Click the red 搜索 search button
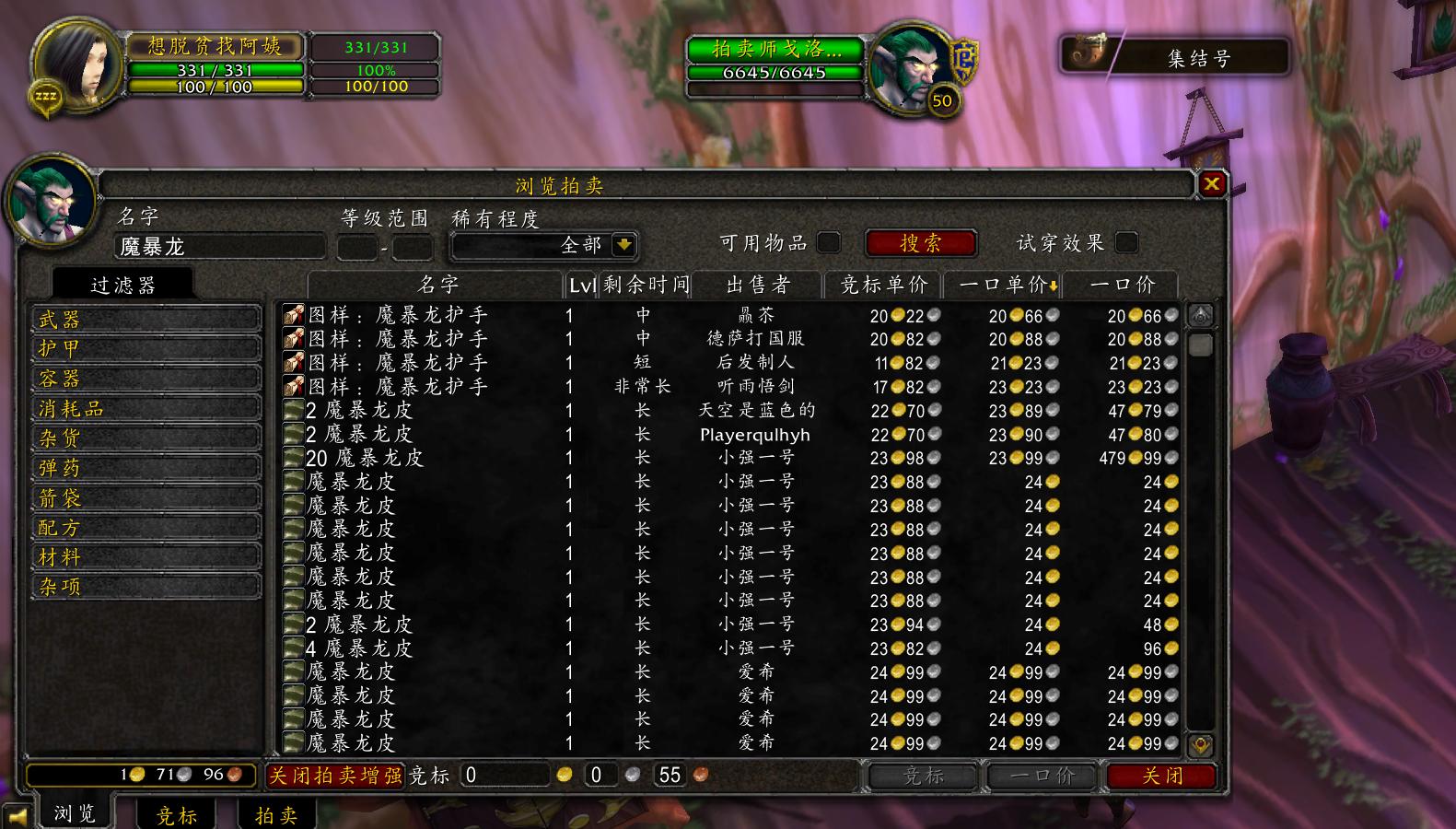1456x829 pixels. [x=919, y=242]
